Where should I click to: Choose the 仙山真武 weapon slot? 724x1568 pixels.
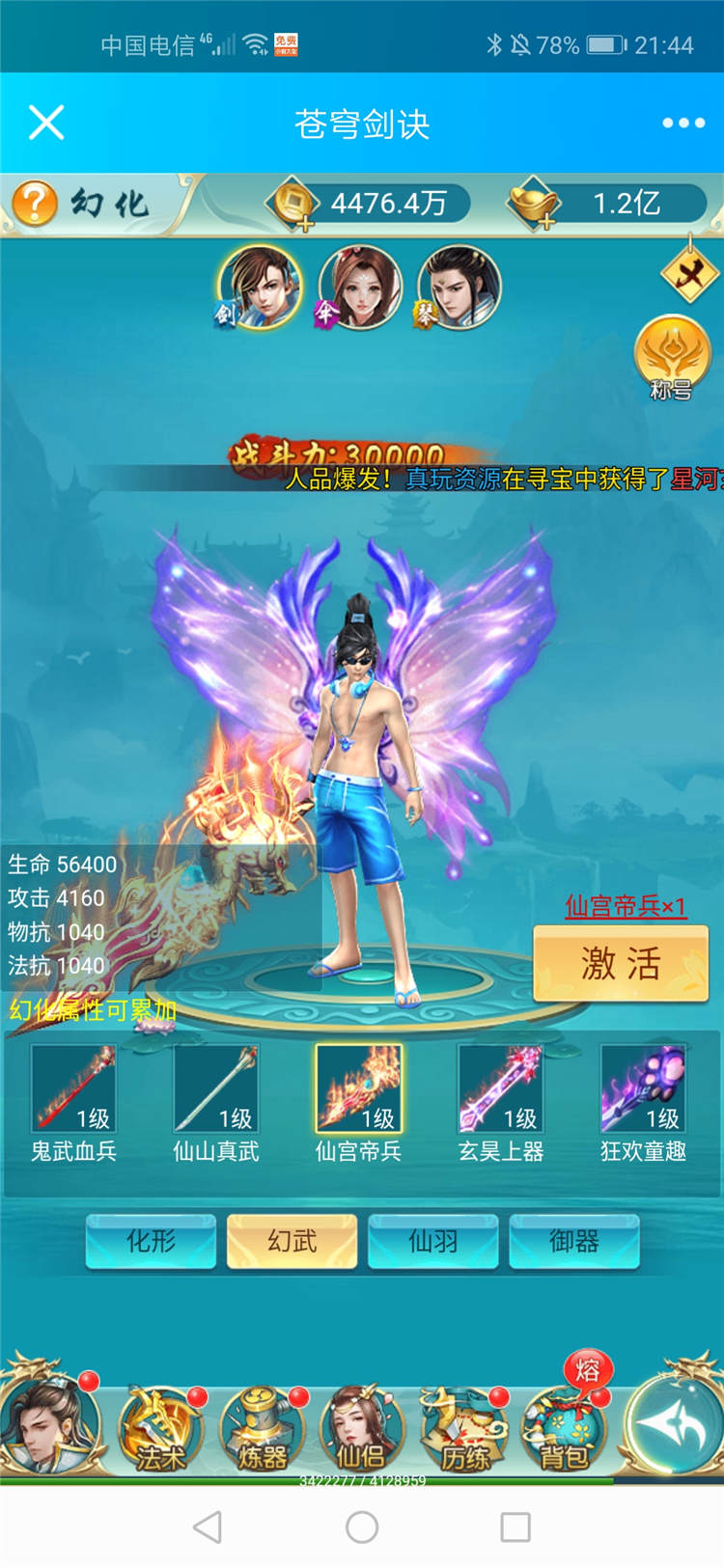point(216,1089)
